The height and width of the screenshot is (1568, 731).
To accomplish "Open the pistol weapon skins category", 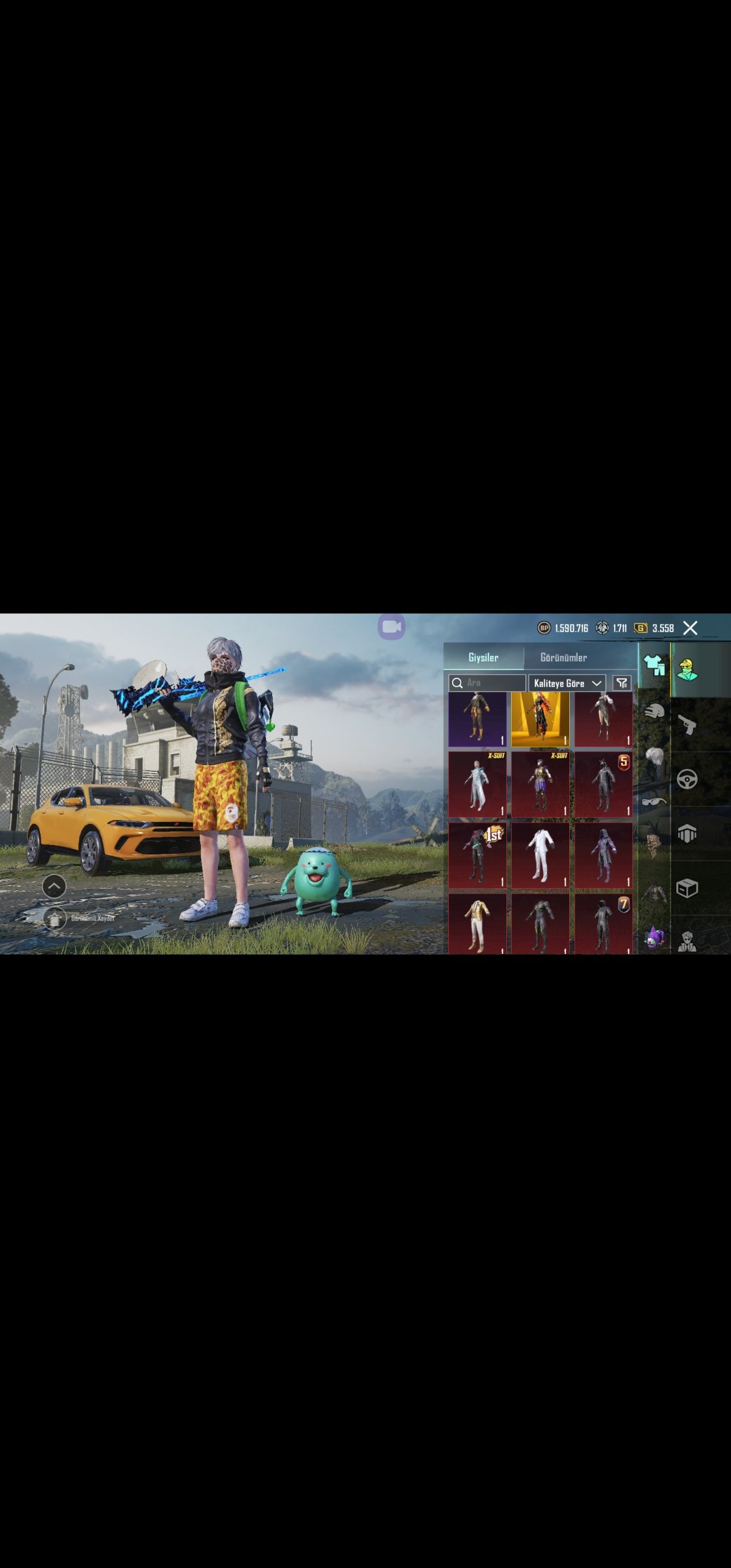I will click(x=687, y=725).
